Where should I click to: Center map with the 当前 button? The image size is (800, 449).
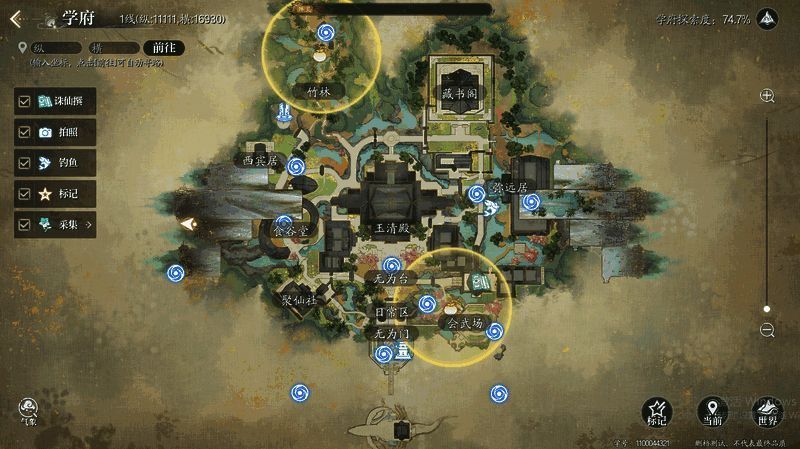point(710,409)
